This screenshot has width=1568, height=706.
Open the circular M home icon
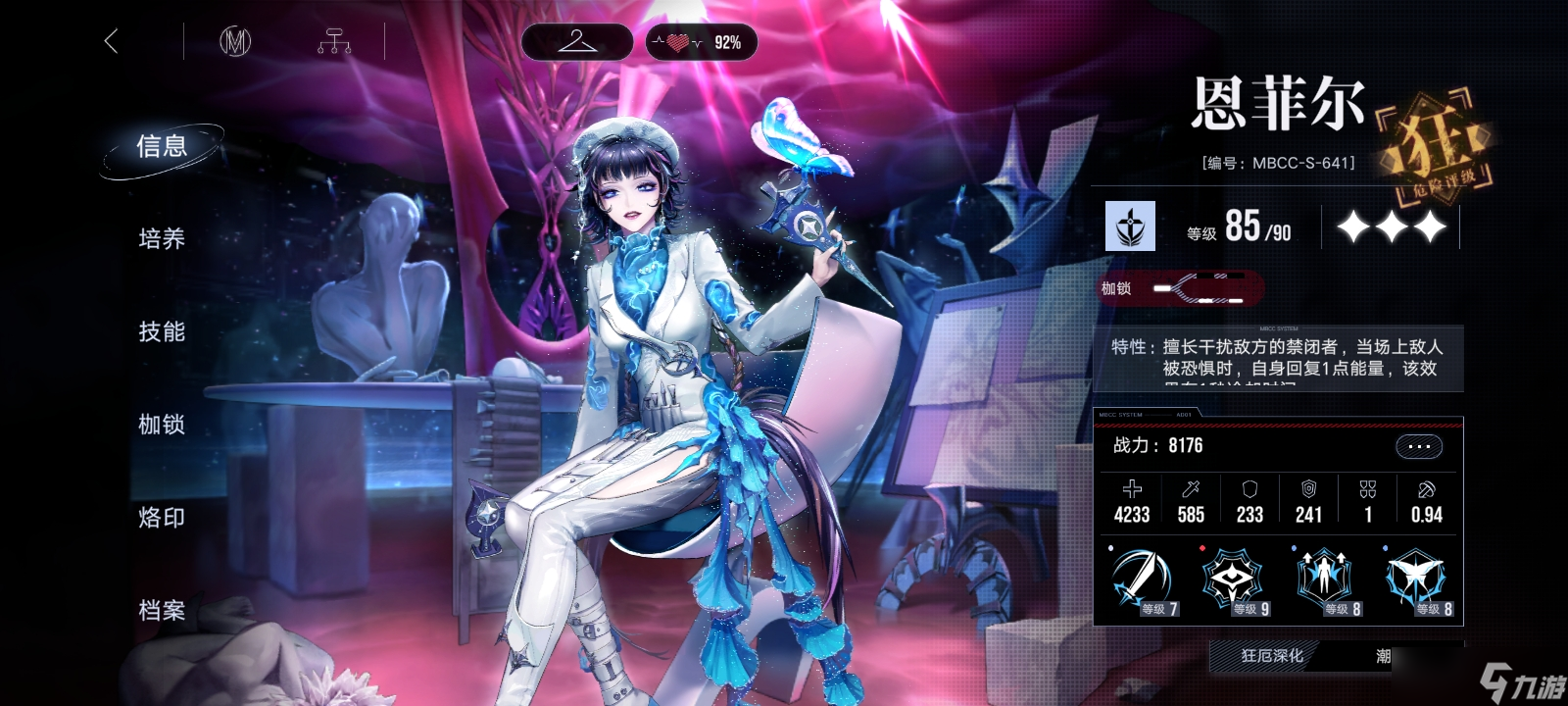pyautogui.click(x=235, y=41)
